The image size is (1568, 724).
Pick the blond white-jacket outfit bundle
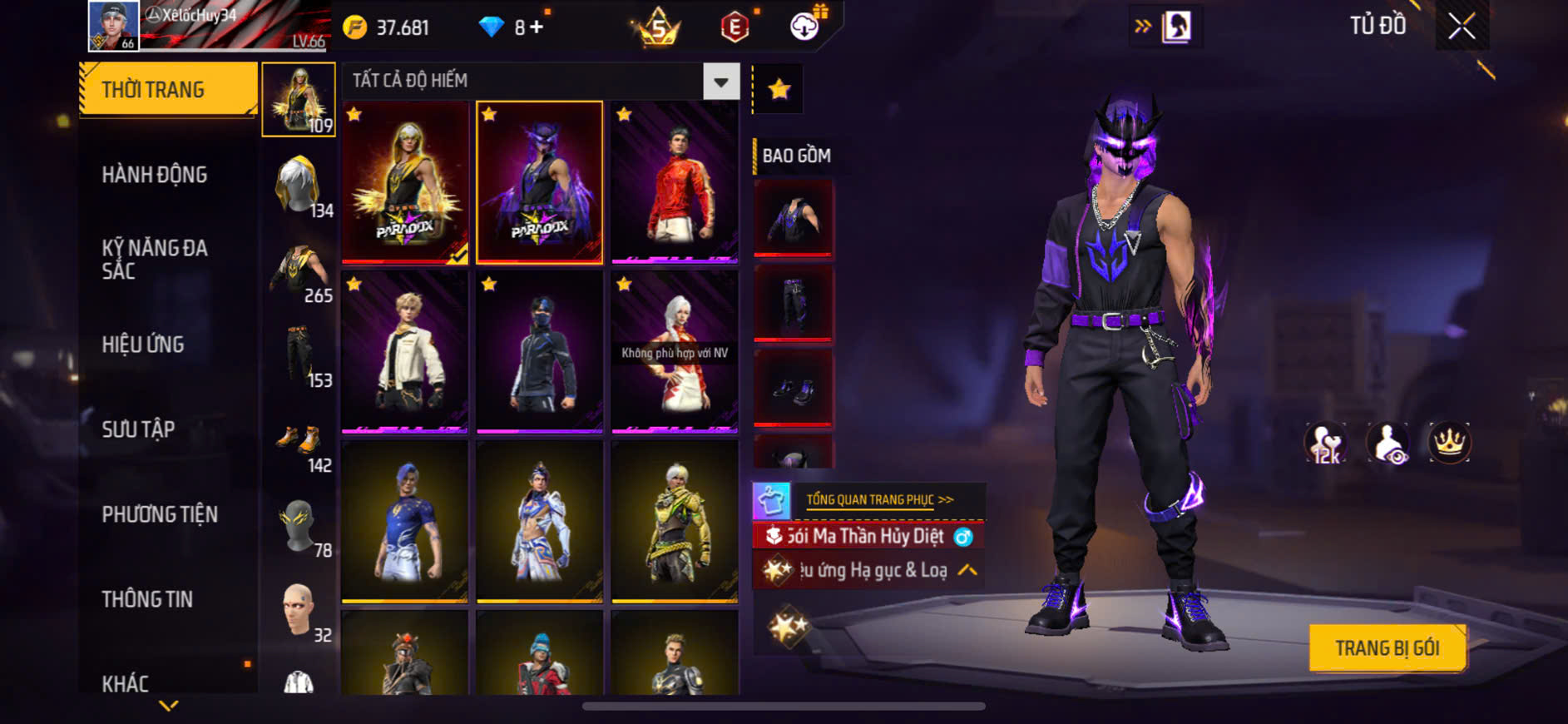pos(405,352)
